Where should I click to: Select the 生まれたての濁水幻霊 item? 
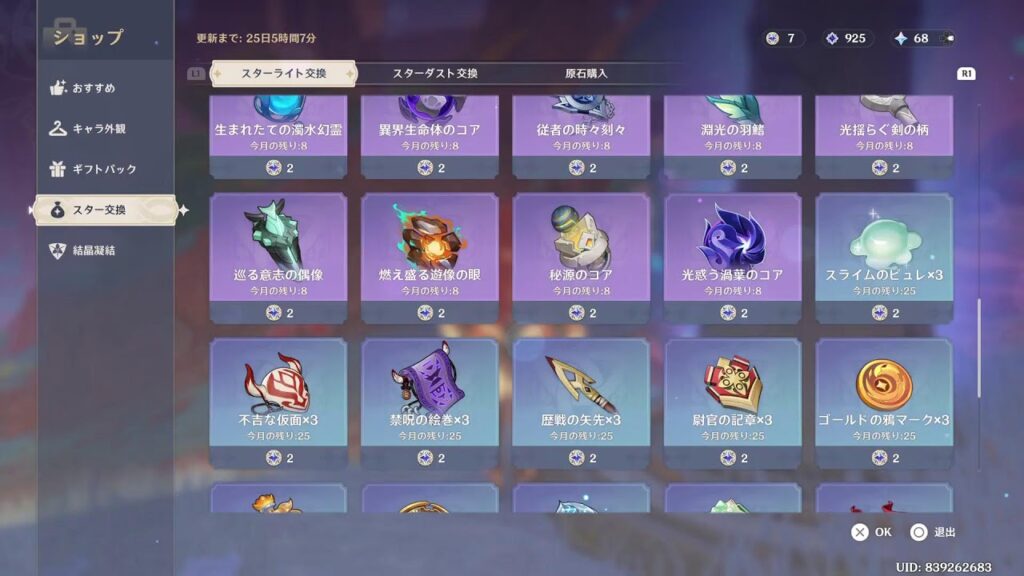click(278, 132)
